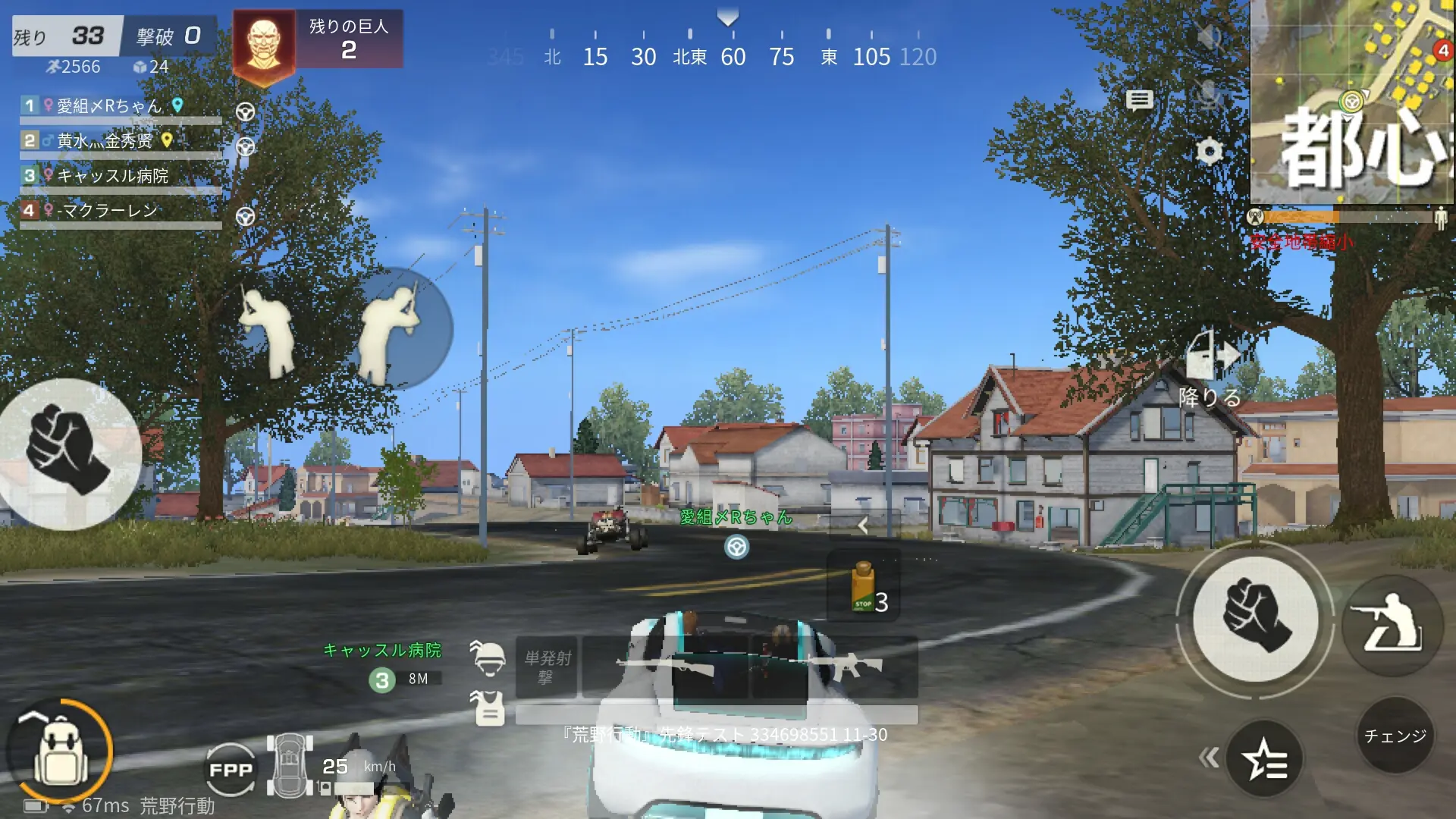The width and height of the screenshot is (1456, 819).
Task: Open the settings gear
Action: (x=1210, y=152)
